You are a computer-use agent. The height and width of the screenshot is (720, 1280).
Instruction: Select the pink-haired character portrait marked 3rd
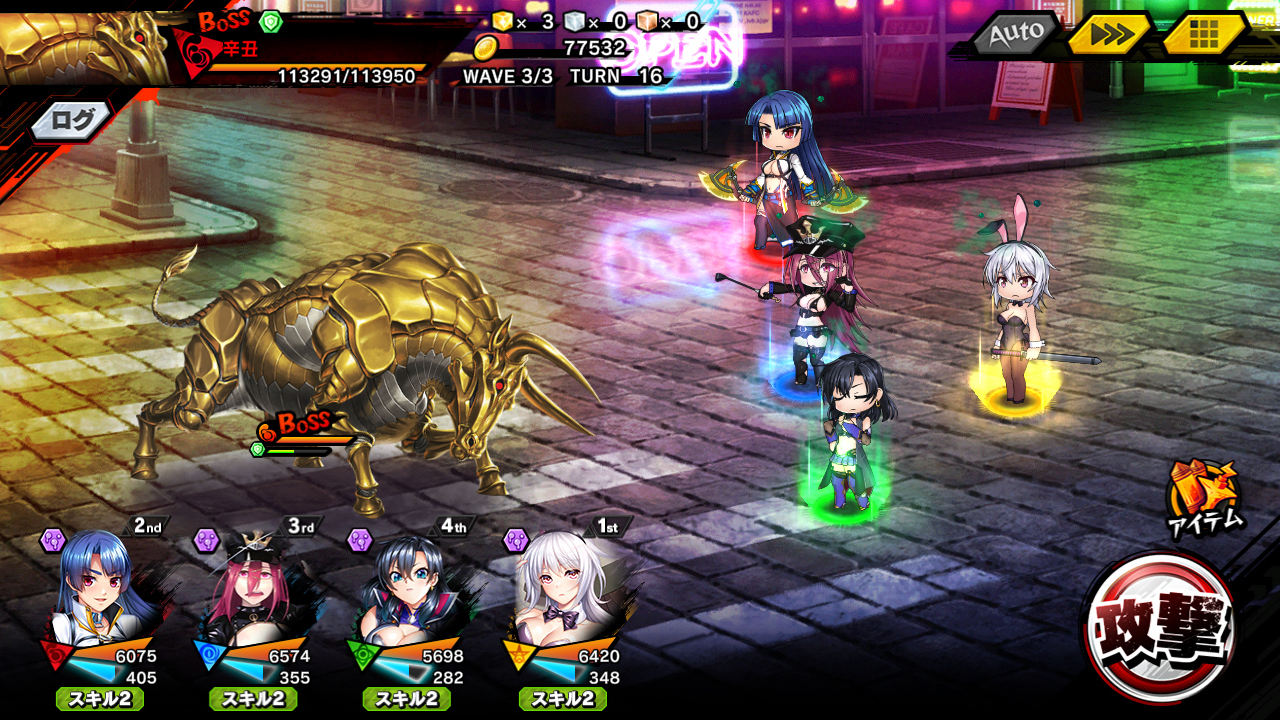point(248,590)
